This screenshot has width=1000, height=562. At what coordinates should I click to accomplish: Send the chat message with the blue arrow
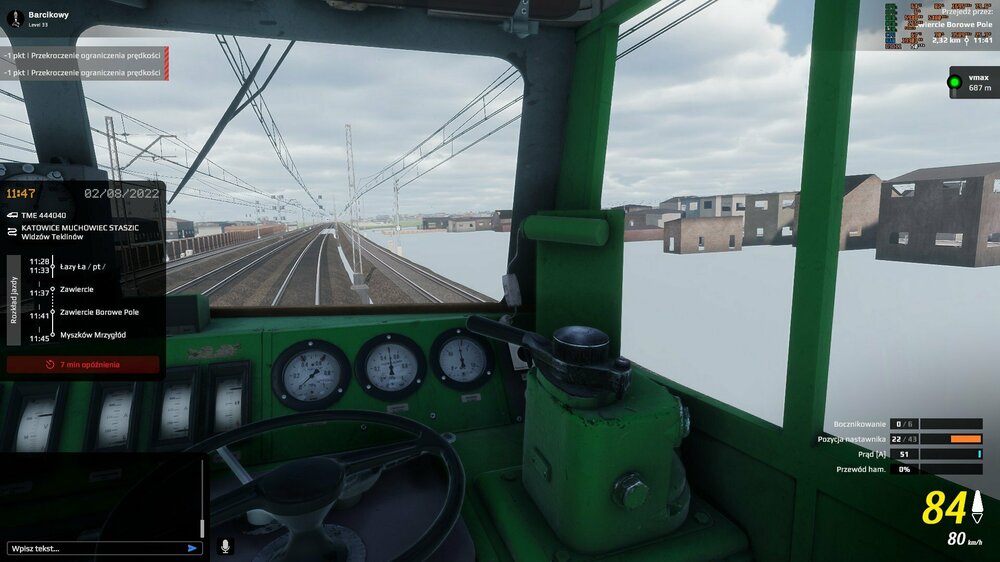point(192,548)
